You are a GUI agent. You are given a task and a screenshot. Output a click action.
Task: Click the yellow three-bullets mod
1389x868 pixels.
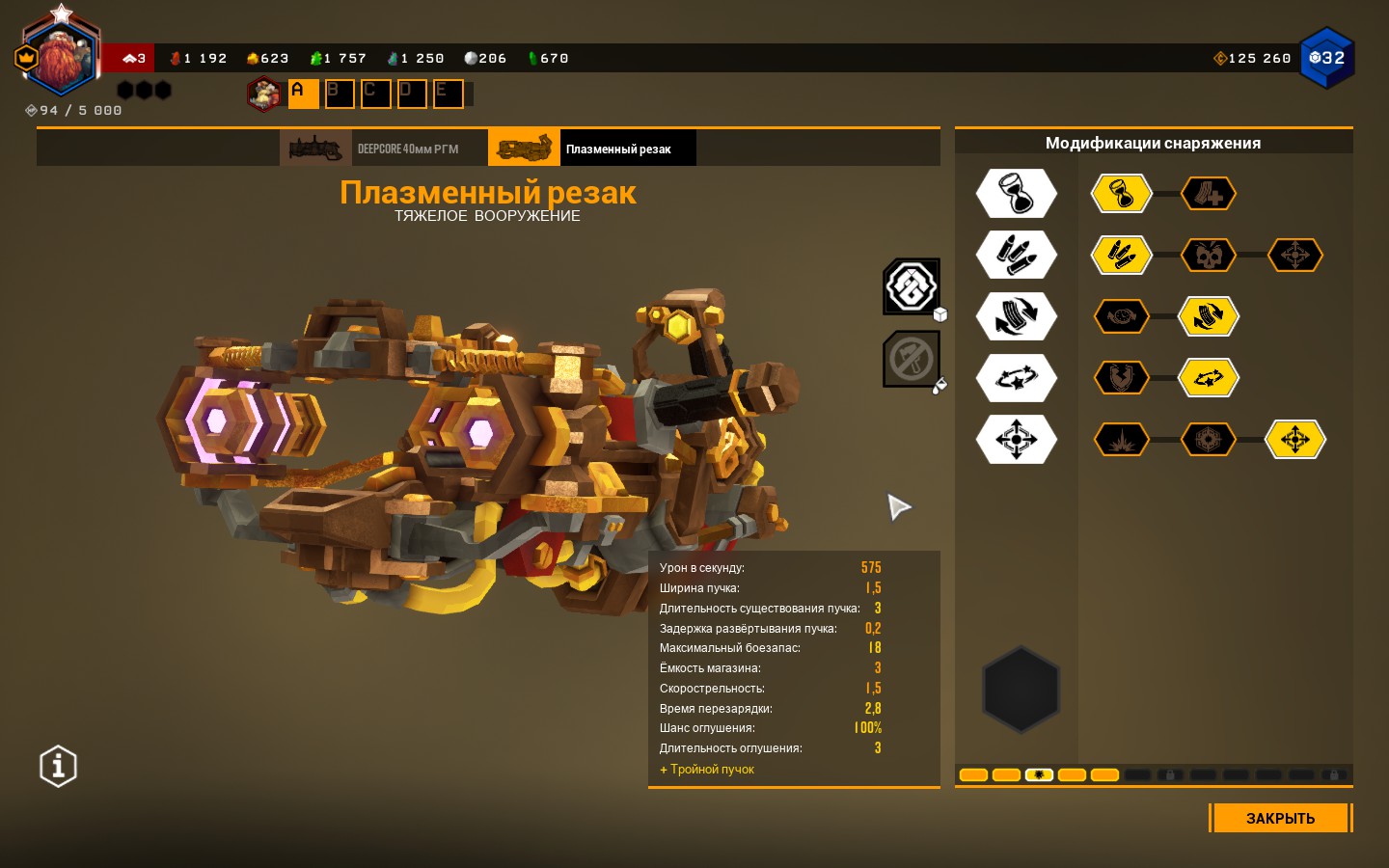click(1121, 256)
